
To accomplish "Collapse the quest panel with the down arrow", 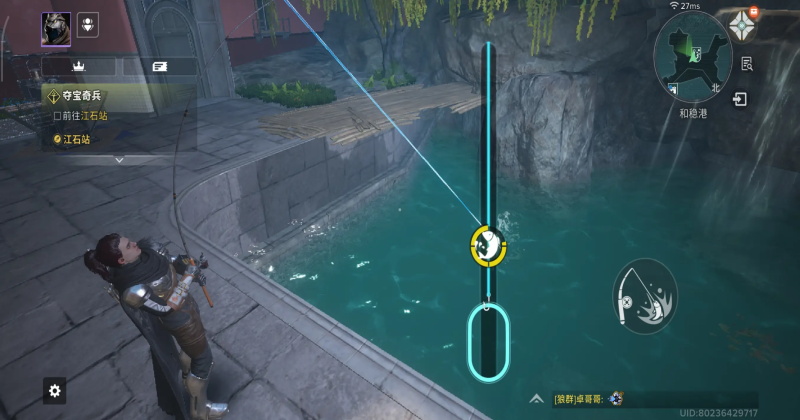I will click(x=119, y=159).
